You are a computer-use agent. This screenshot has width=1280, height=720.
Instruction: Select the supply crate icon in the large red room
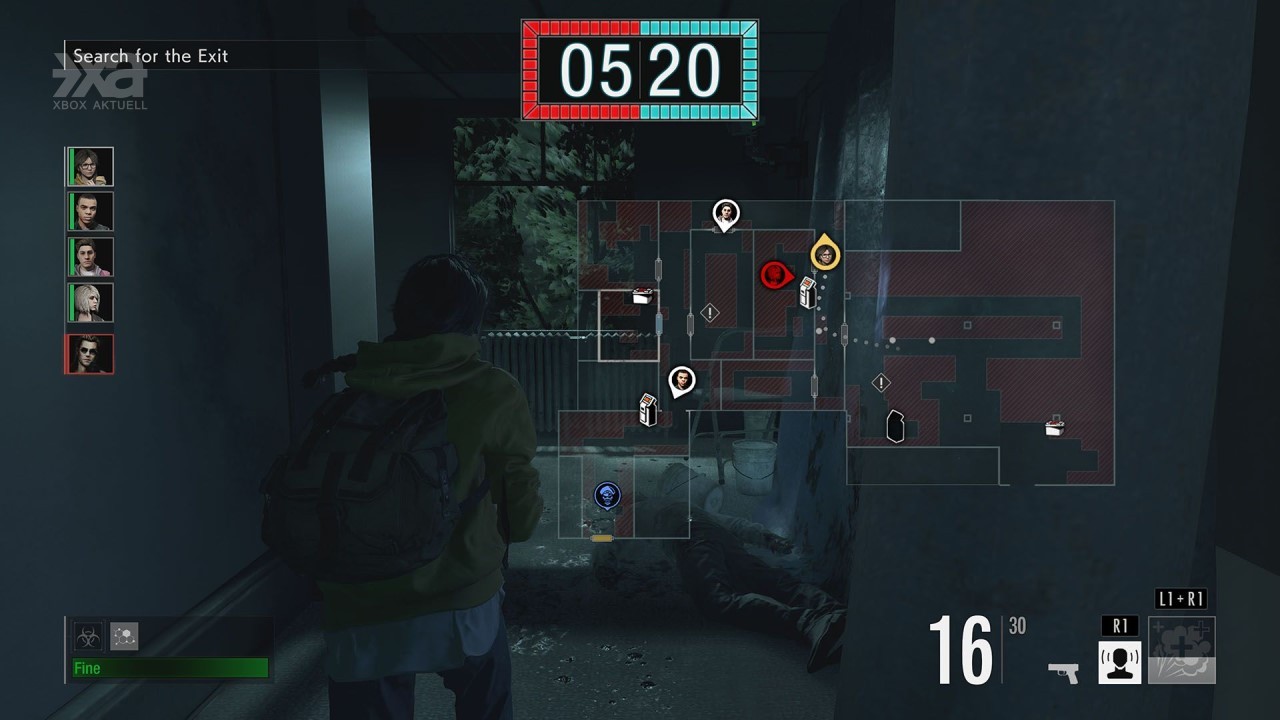[x=1054, y=428]
